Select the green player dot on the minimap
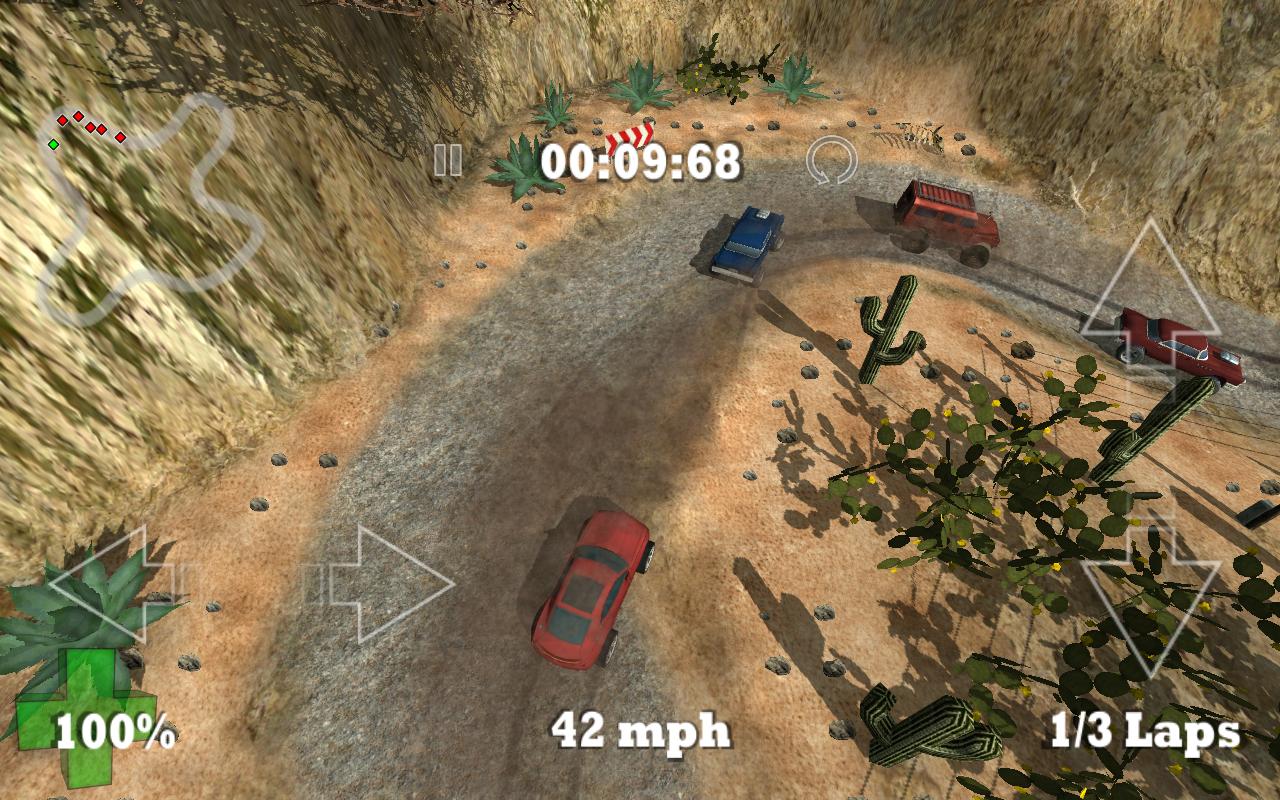 coord(55,143)
